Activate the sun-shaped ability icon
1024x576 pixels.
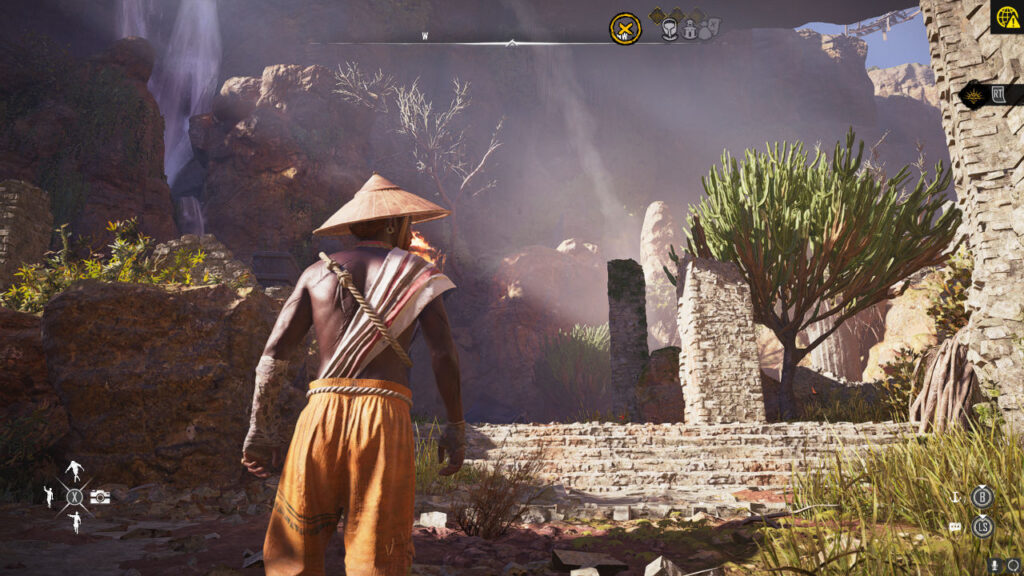pos(971,96)
